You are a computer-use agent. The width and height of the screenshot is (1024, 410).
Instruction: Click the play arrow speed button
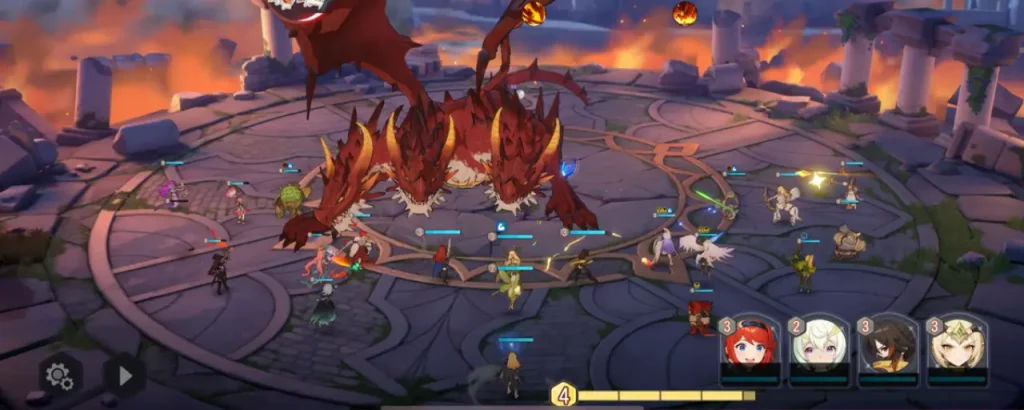pyautogui.click(x=125, y=376)
